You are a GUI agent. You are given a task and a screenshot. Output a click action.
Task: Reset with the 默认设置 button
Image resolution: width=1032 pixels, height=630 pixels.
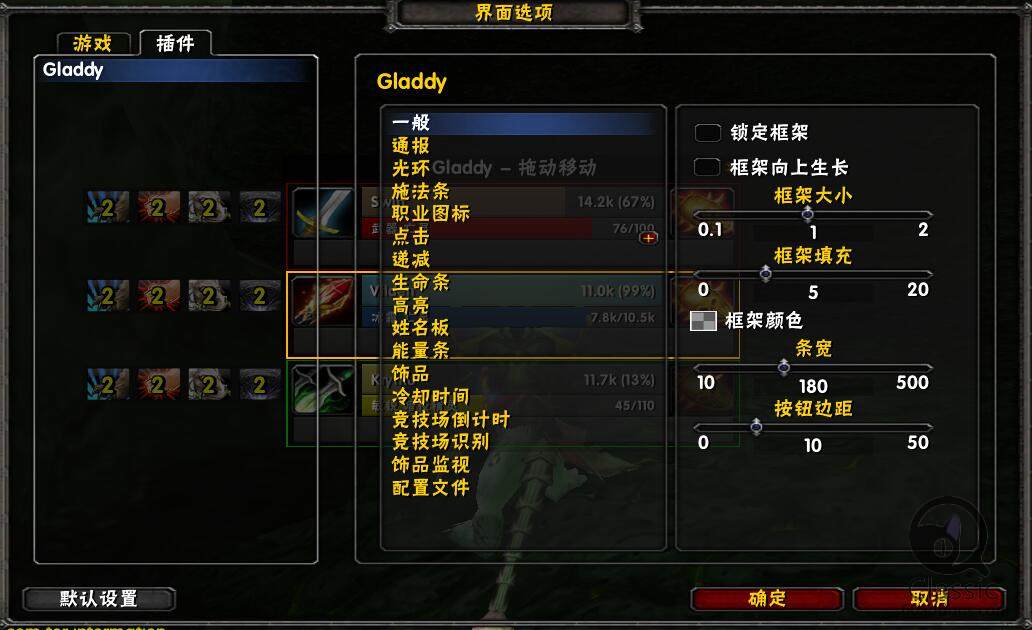98,599
